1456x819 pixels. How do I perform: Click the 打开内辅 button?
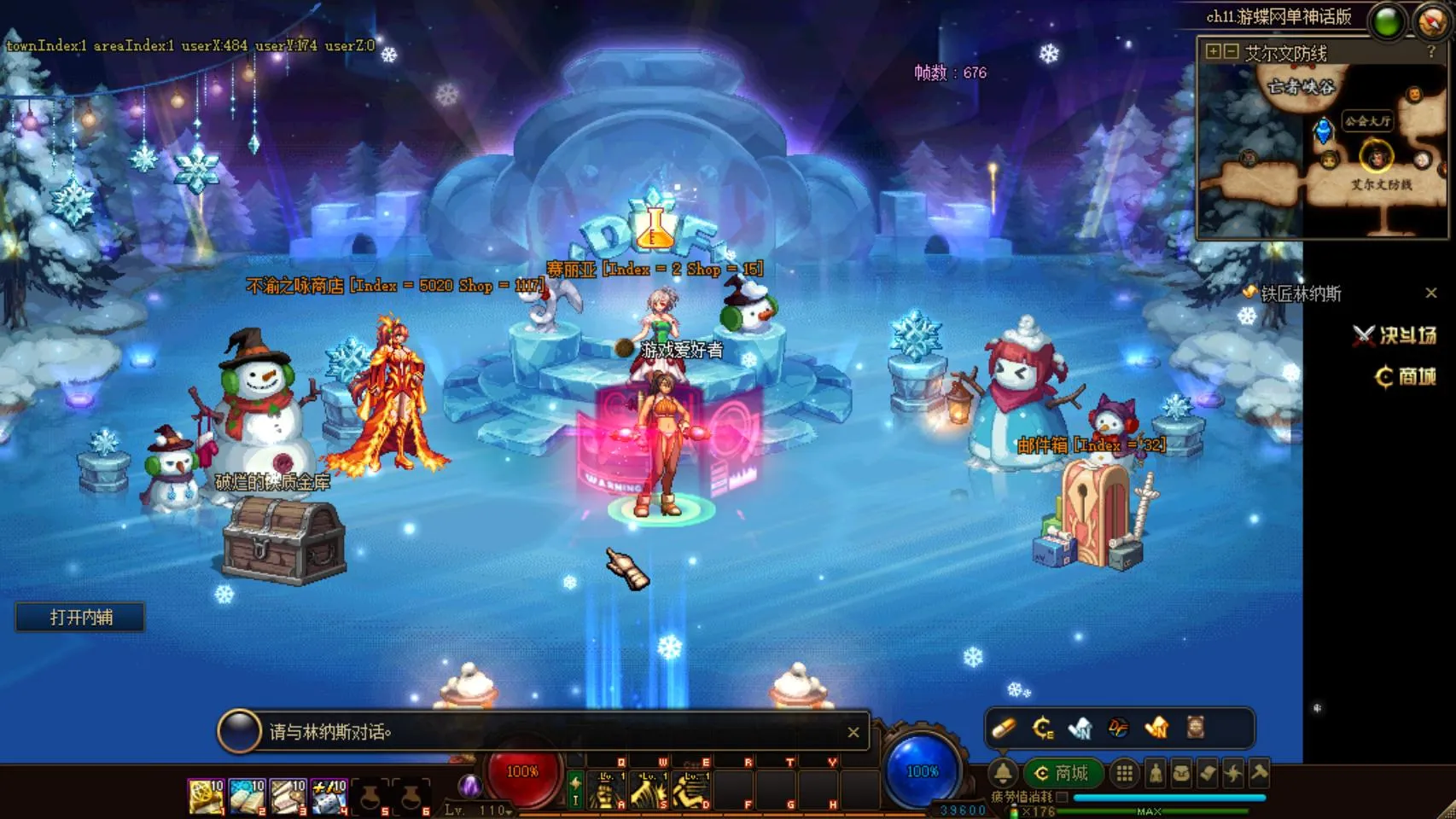click(80, 617)
